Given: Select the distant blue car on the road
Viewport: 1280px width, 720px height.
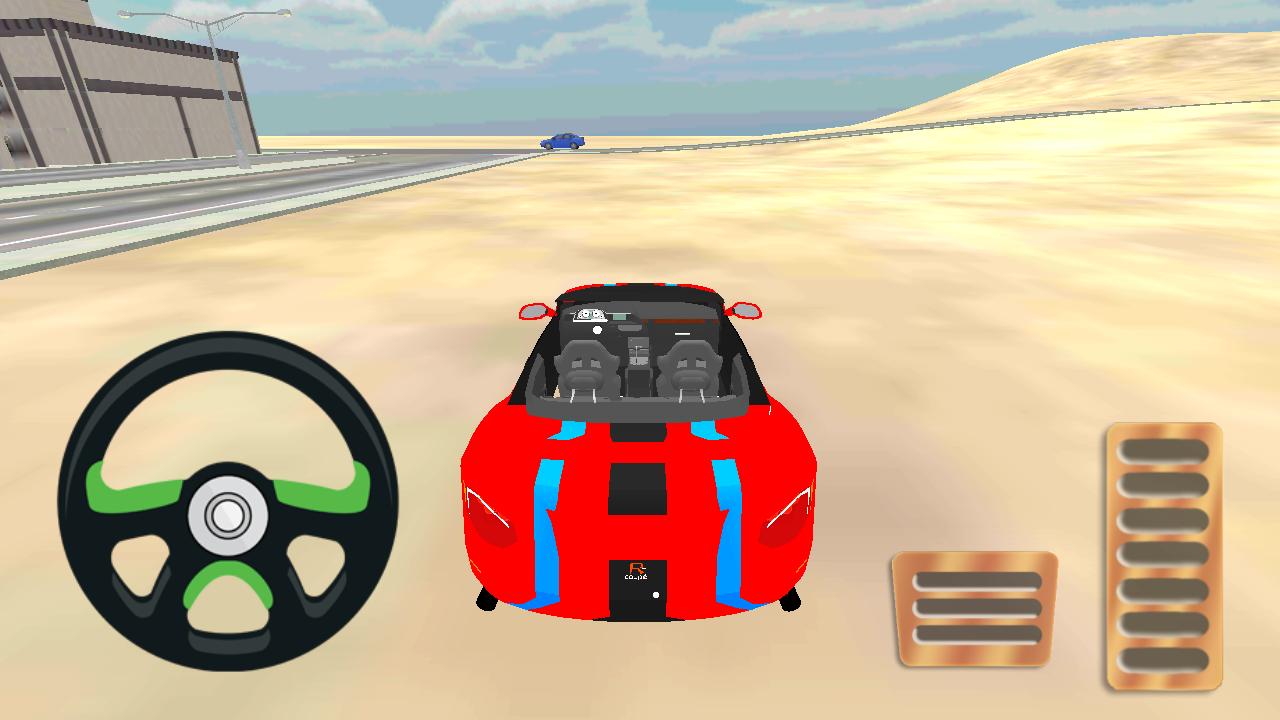Looking at the screenshot, I should click(563, 140).
